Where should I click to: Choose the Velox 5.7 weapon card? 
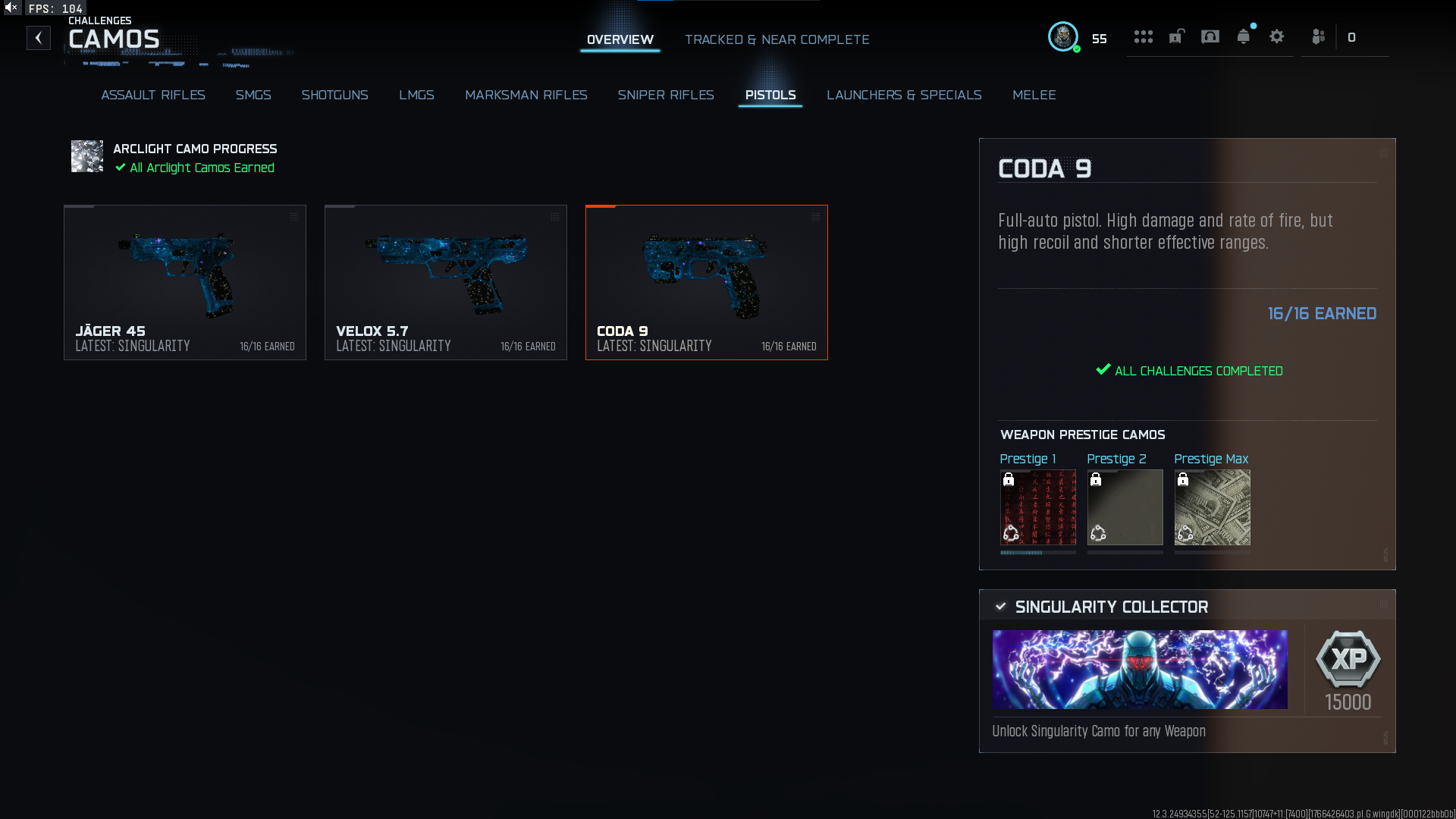[446, 282]
